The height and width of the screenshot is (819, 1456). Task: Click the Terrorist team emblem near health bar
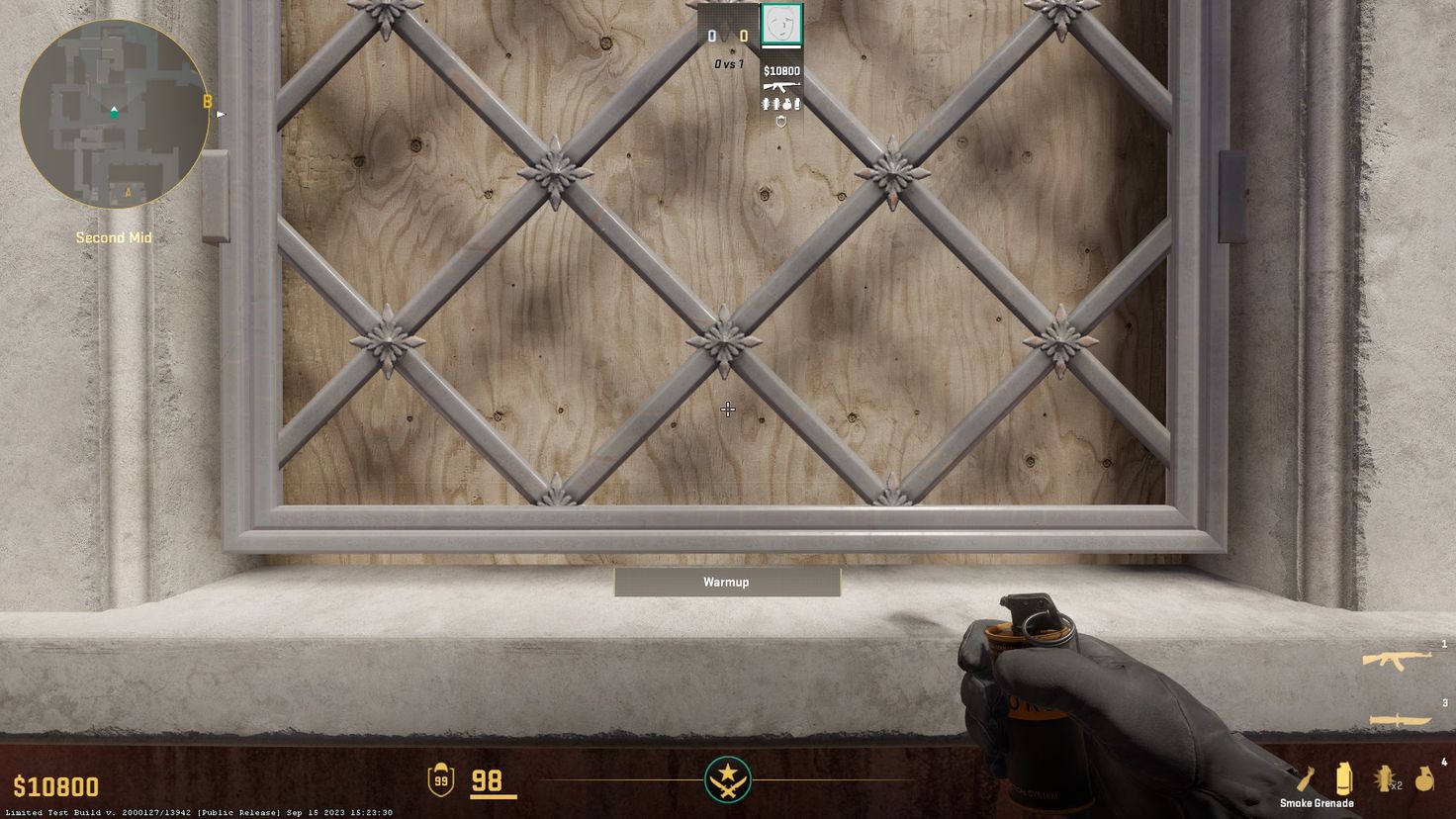pos(727,780)
